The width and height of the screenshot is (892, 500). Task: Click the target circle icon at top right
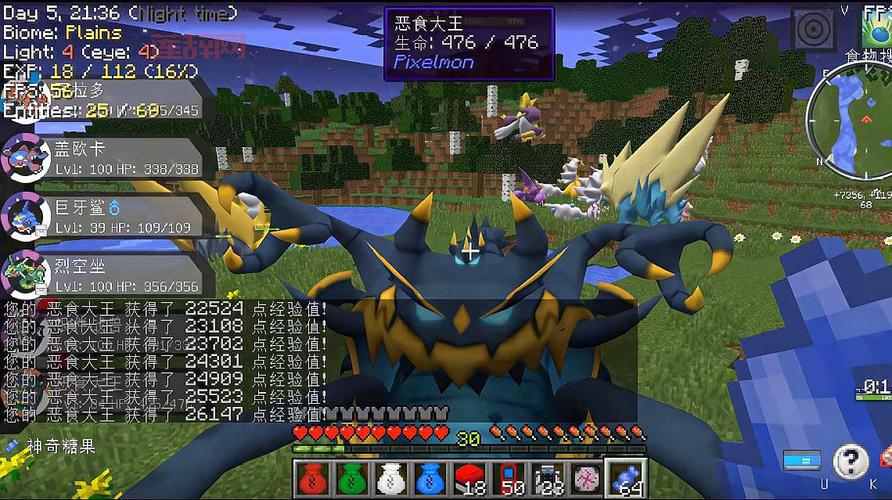pyautogui.click(x=813, y=30)
